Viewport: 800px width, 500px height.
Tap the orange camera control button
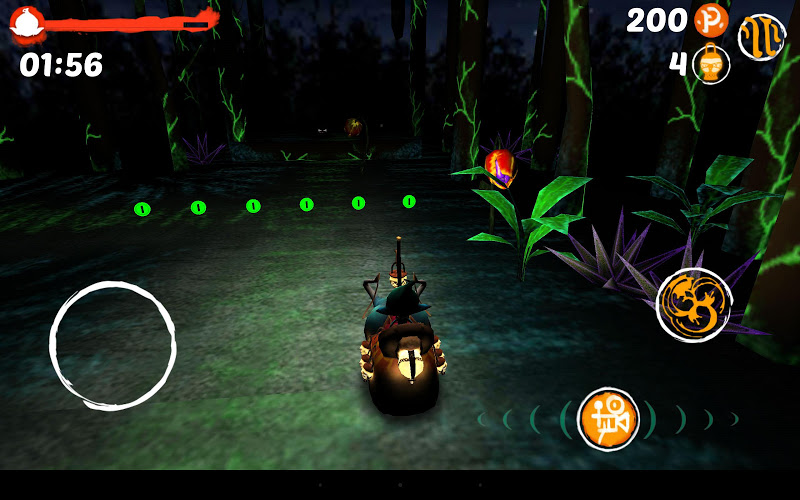click(x=608, y=418)
